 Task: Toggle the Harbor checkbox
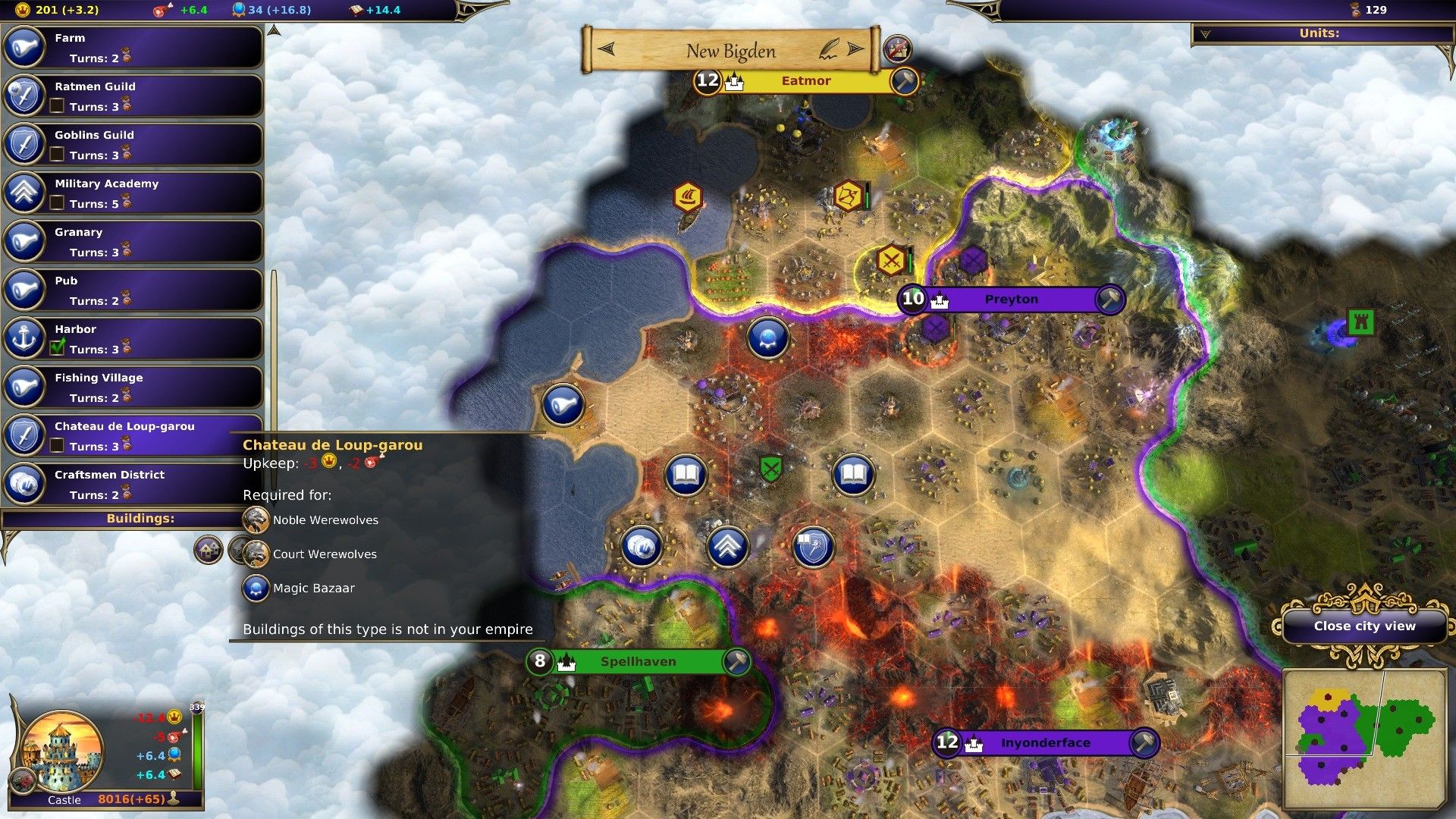[57, 349]
